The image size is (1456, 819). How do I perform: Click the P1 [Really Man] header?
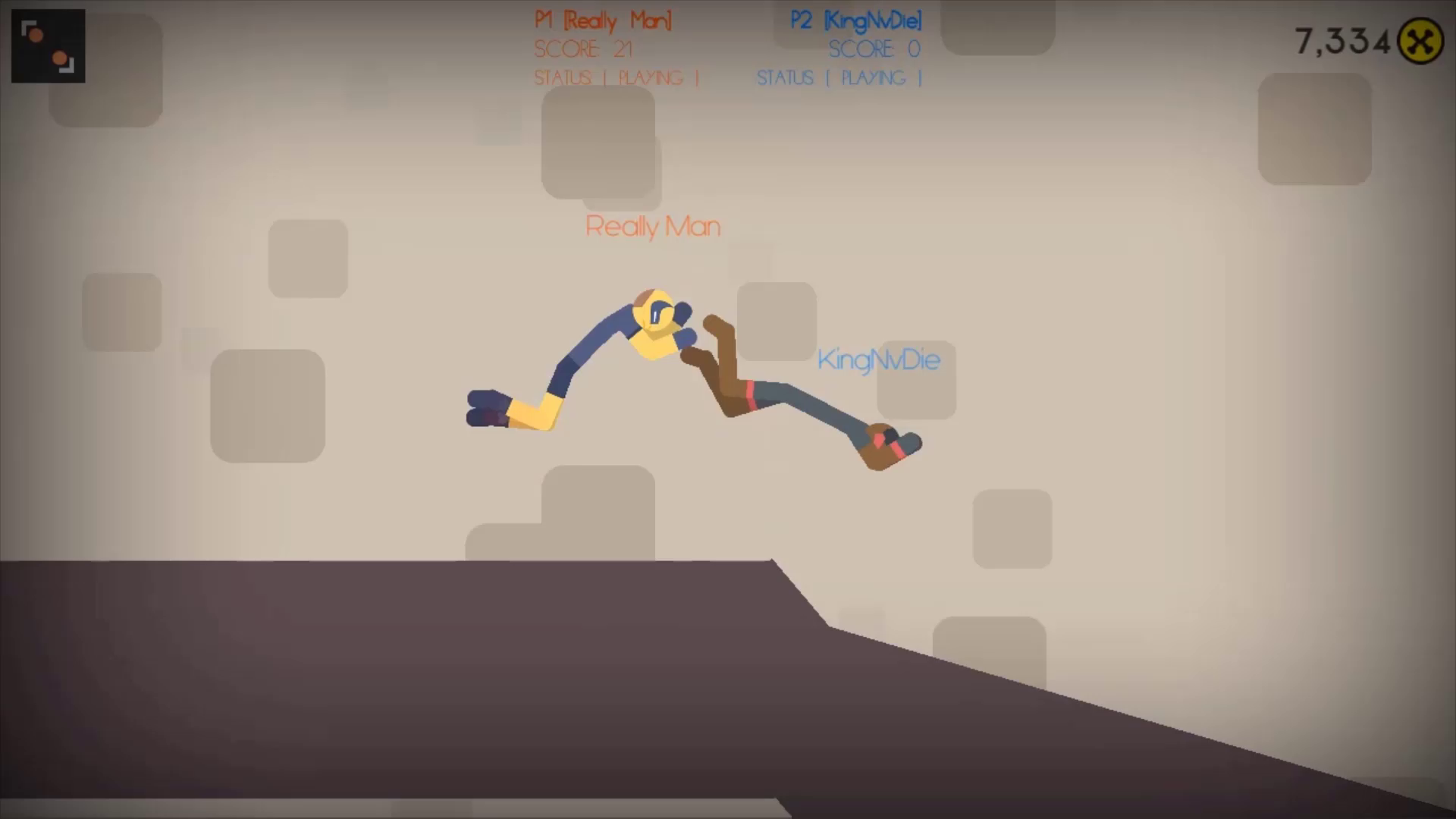coord(603,20)
